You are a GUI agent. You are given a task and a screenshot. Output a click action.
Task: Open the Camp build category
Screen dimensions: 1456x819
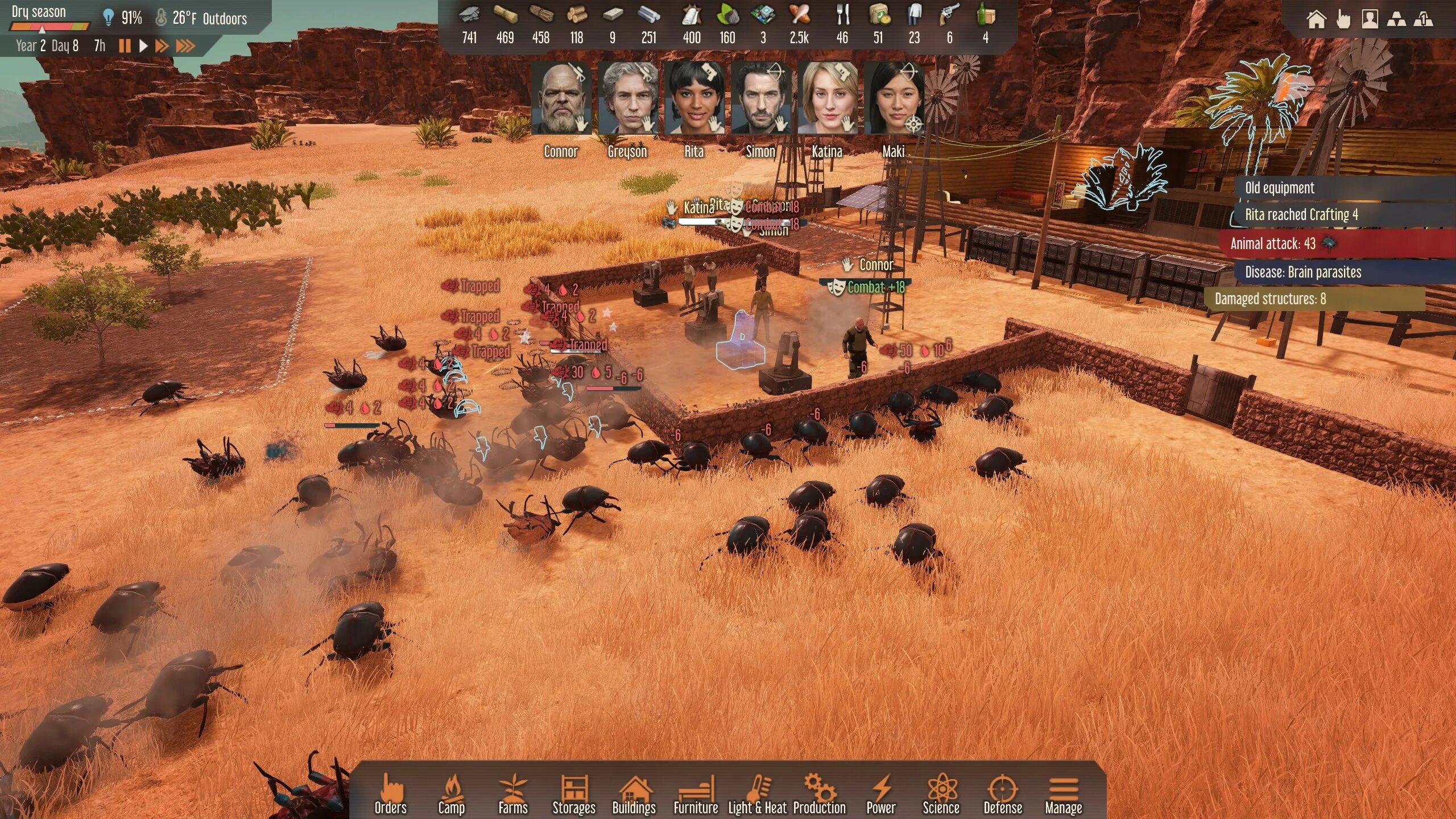pos(452,795)
